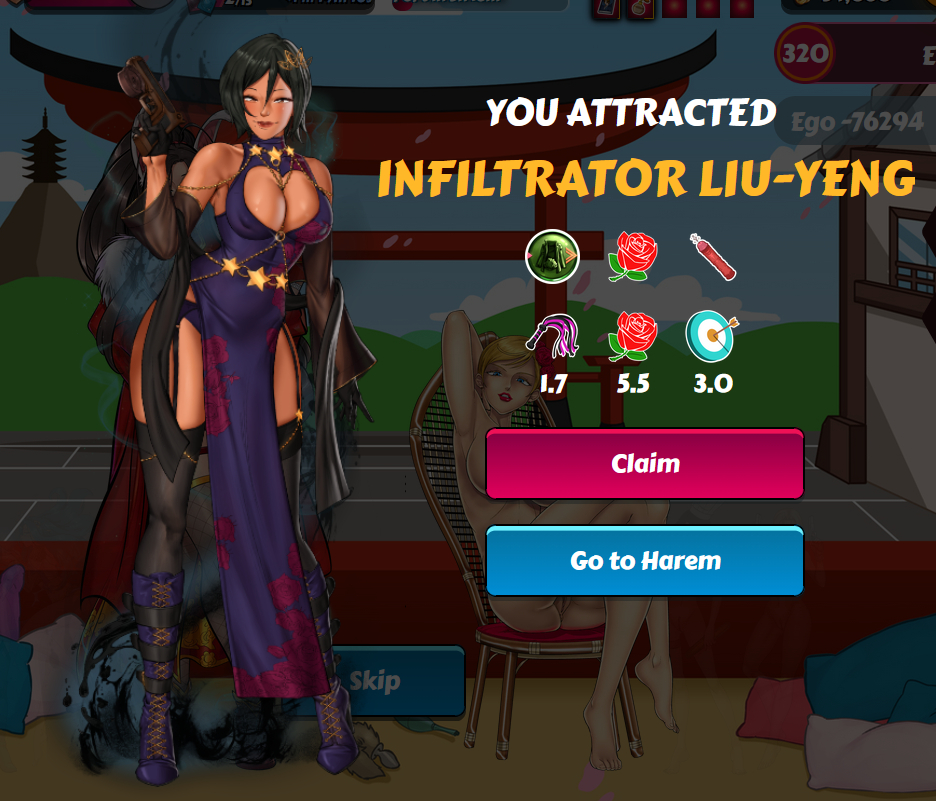The width and height of the screenshot is (936, 801).
Task: Click the dynamite stick icon
Action: click(x=712, y=256)
